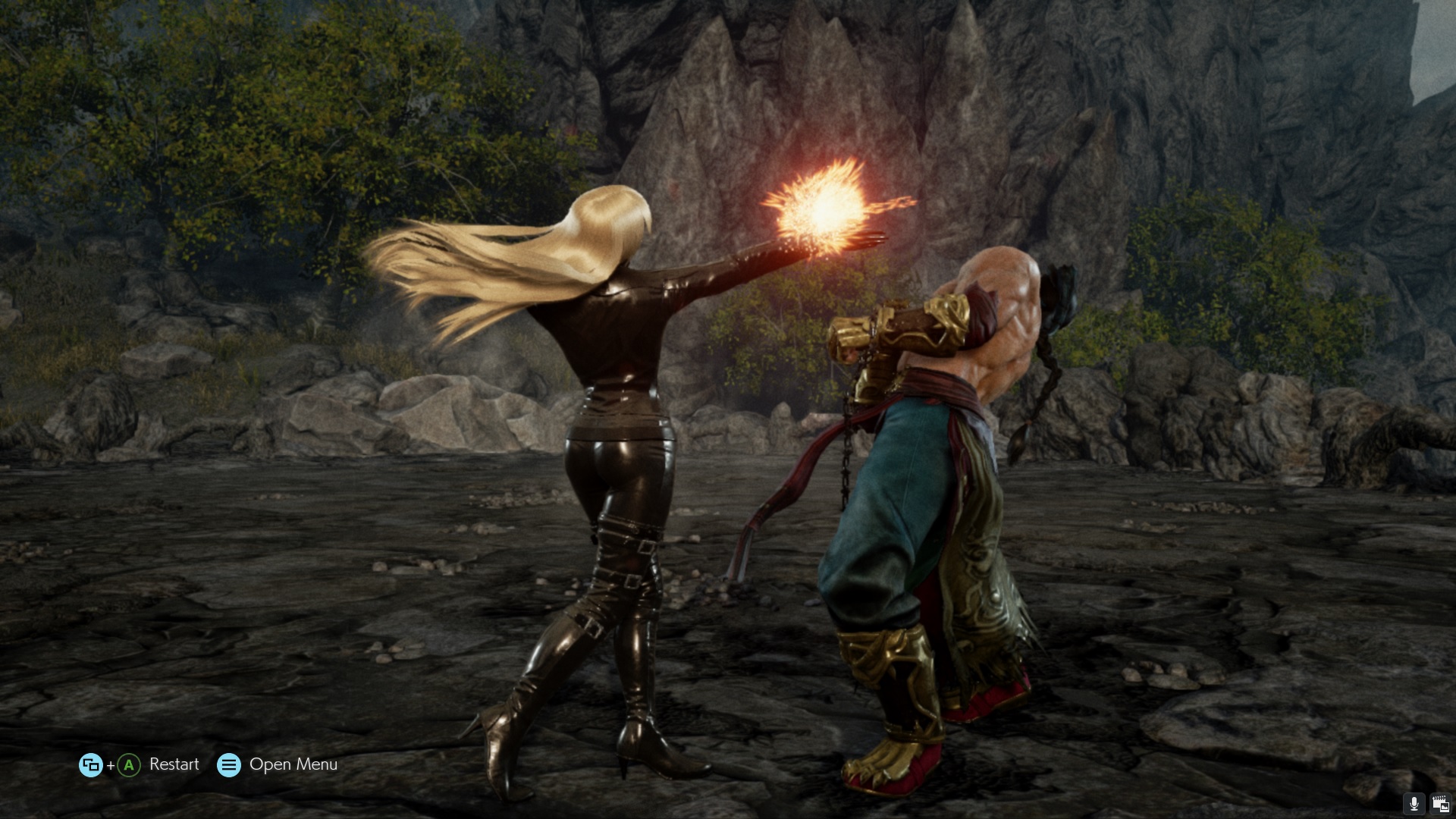Open the video and screenshot capture icon

coord(1439,804)
